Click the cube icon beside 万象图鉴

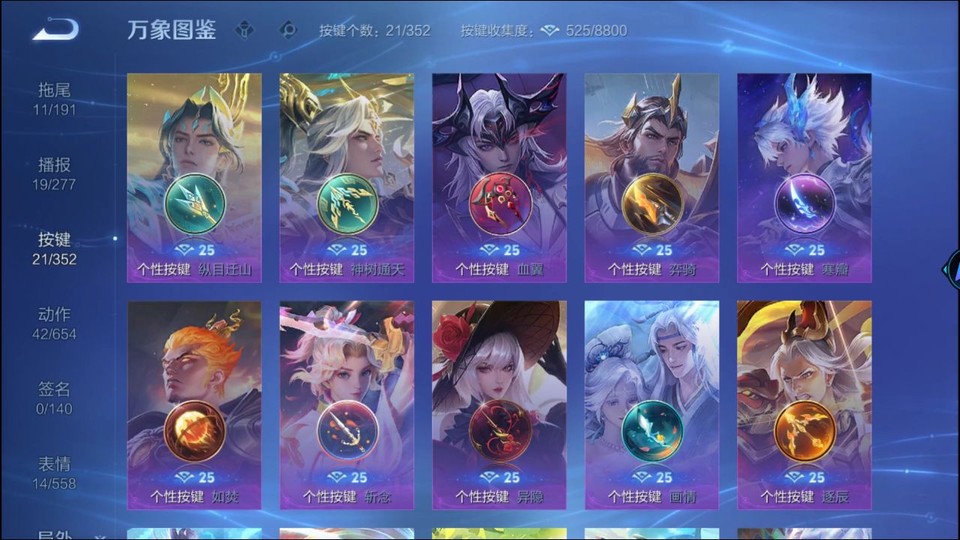pos(245,30)
